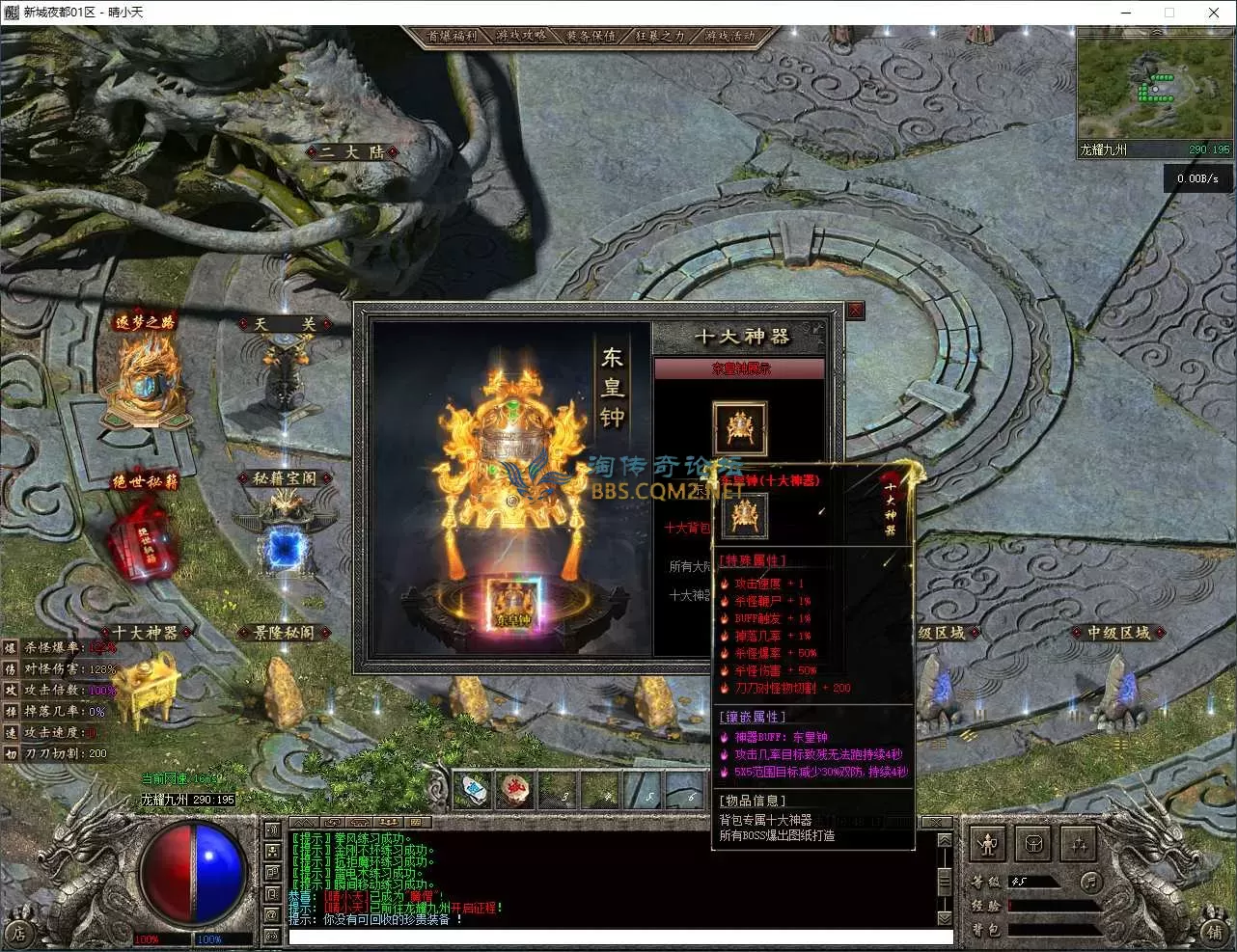Select the 东皇钟 item icon in the display panel
The image size is (1237, 952).
tap(740, 427)
